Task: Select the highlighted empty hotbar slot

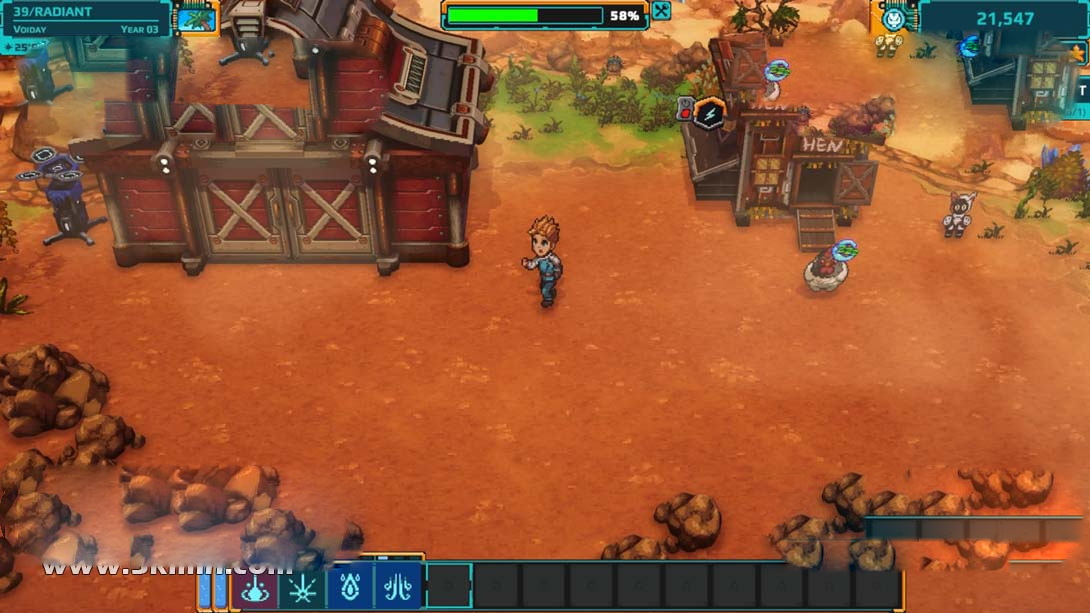Action: click(x=448, y=587)
